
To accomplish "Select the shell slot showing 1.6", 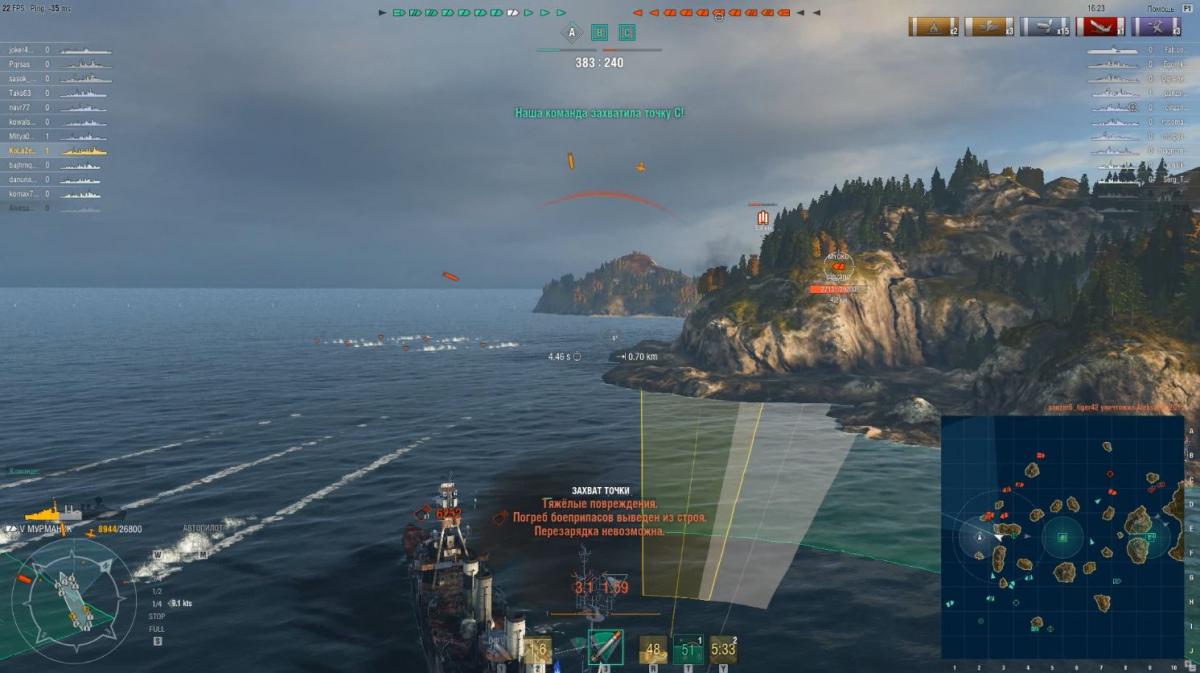I will (538, 650).
